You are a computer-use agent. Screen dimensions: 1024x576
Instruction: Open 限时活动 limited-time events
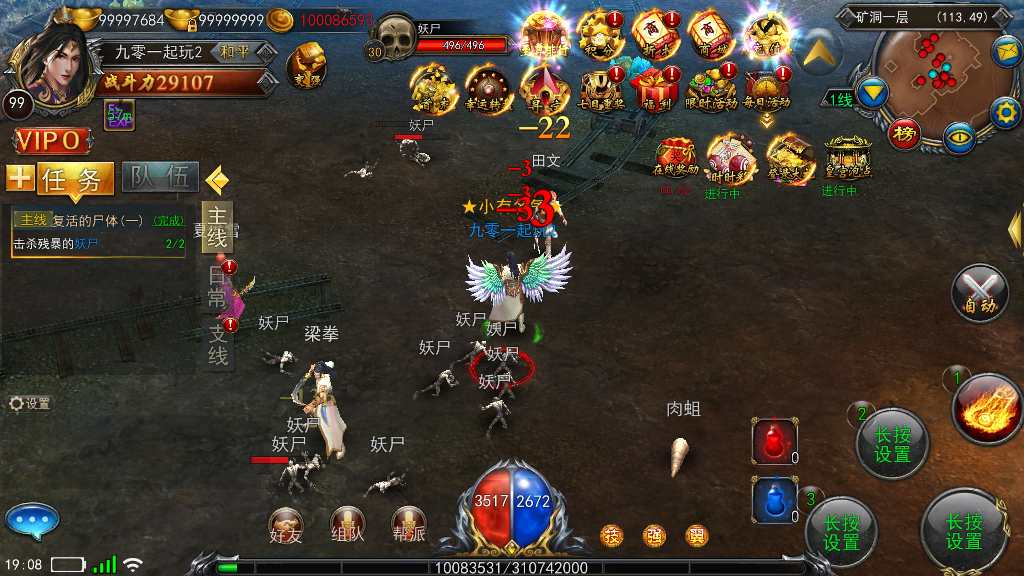[710, 88]
